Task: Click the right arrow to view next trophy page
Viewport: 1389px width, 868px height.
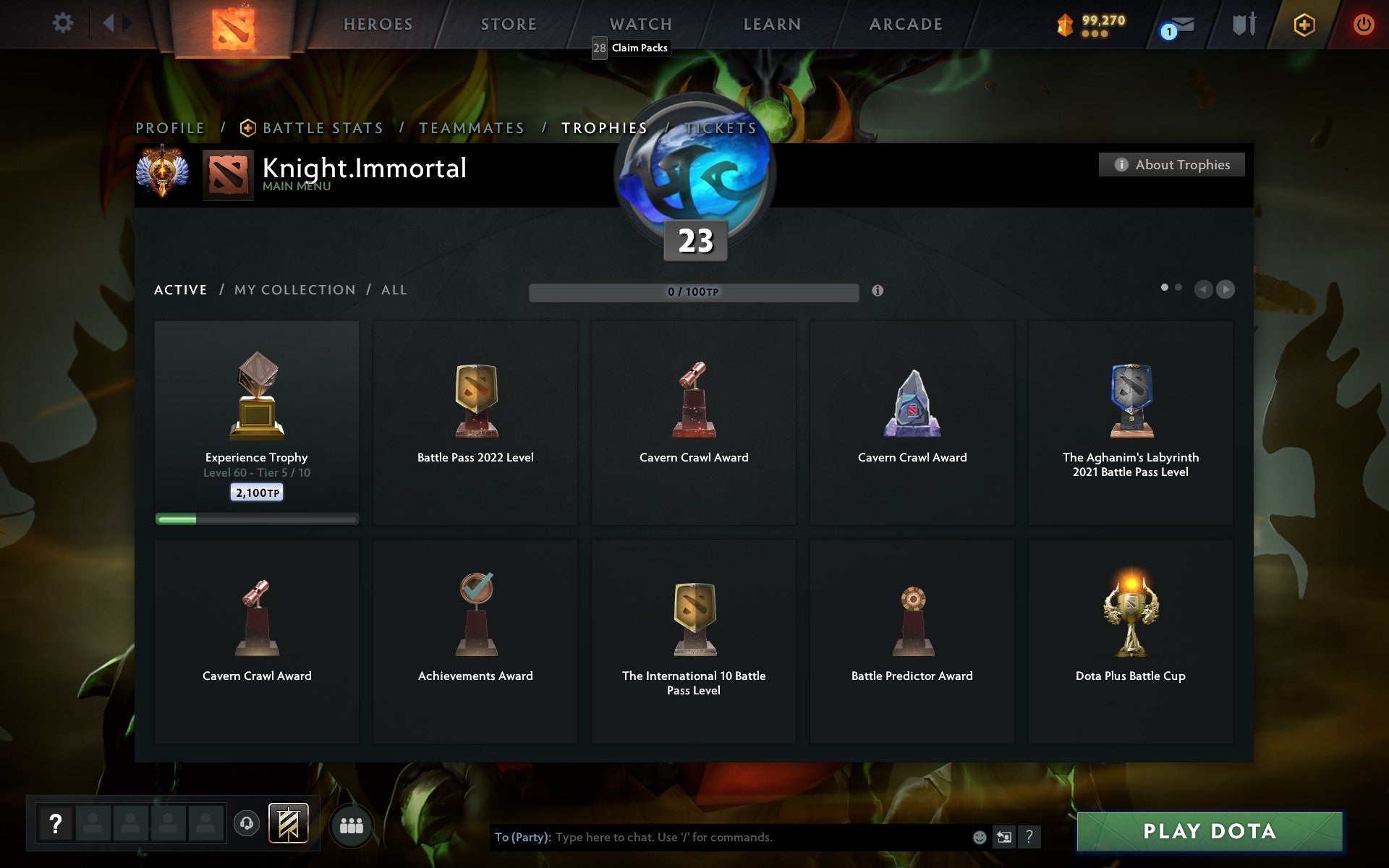Action: point(1225,289)
